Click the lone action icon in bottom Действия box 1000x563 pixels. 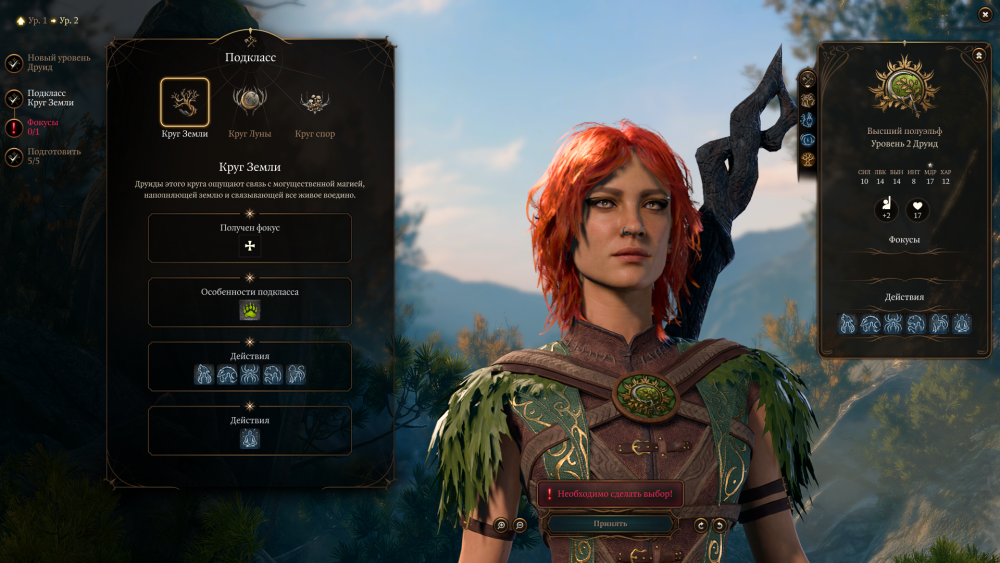coord(250,438)
